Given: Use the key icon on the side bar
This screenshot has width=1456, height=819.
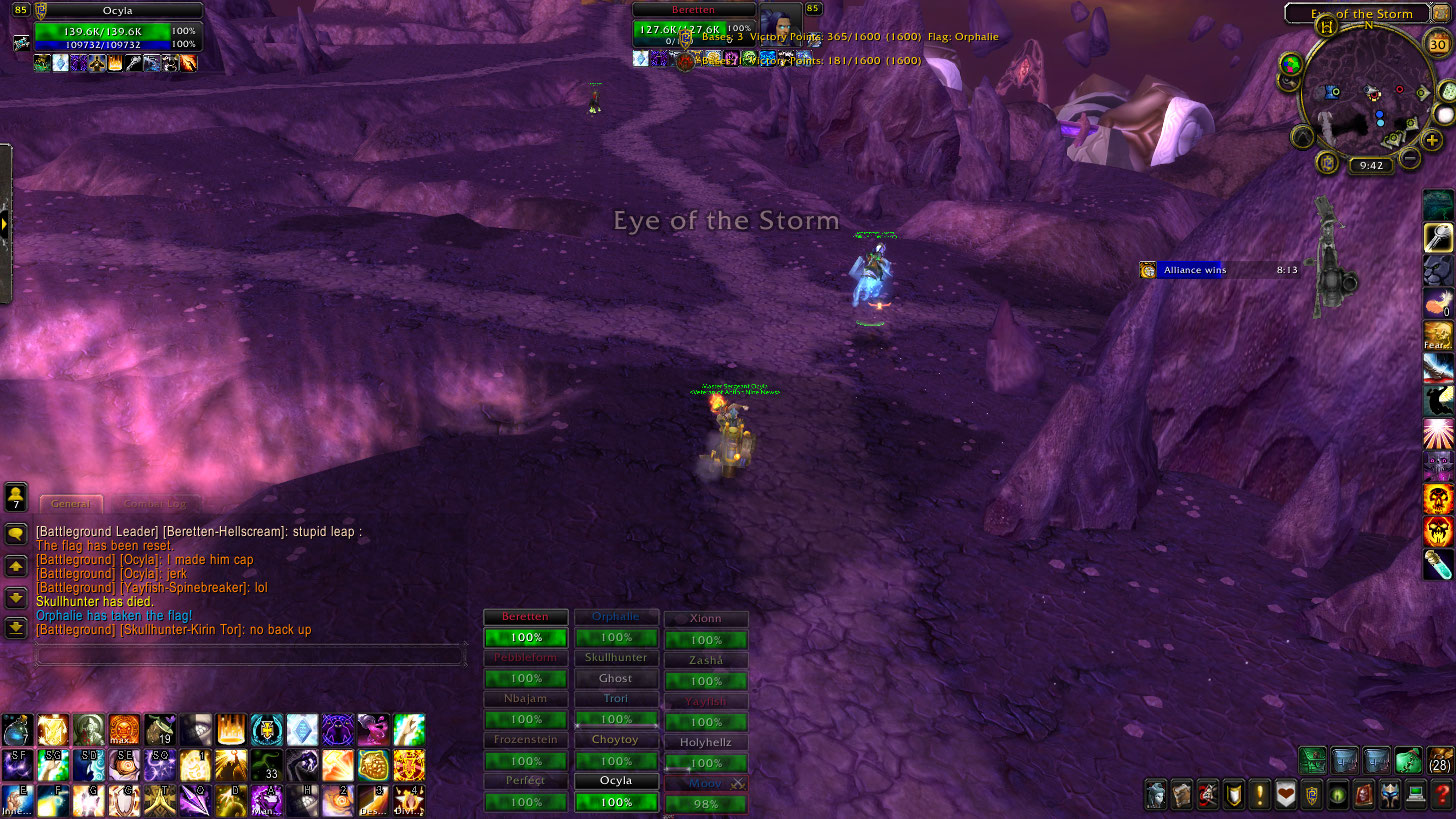Looking at the screenshot, I should (x=1438, y=237).
